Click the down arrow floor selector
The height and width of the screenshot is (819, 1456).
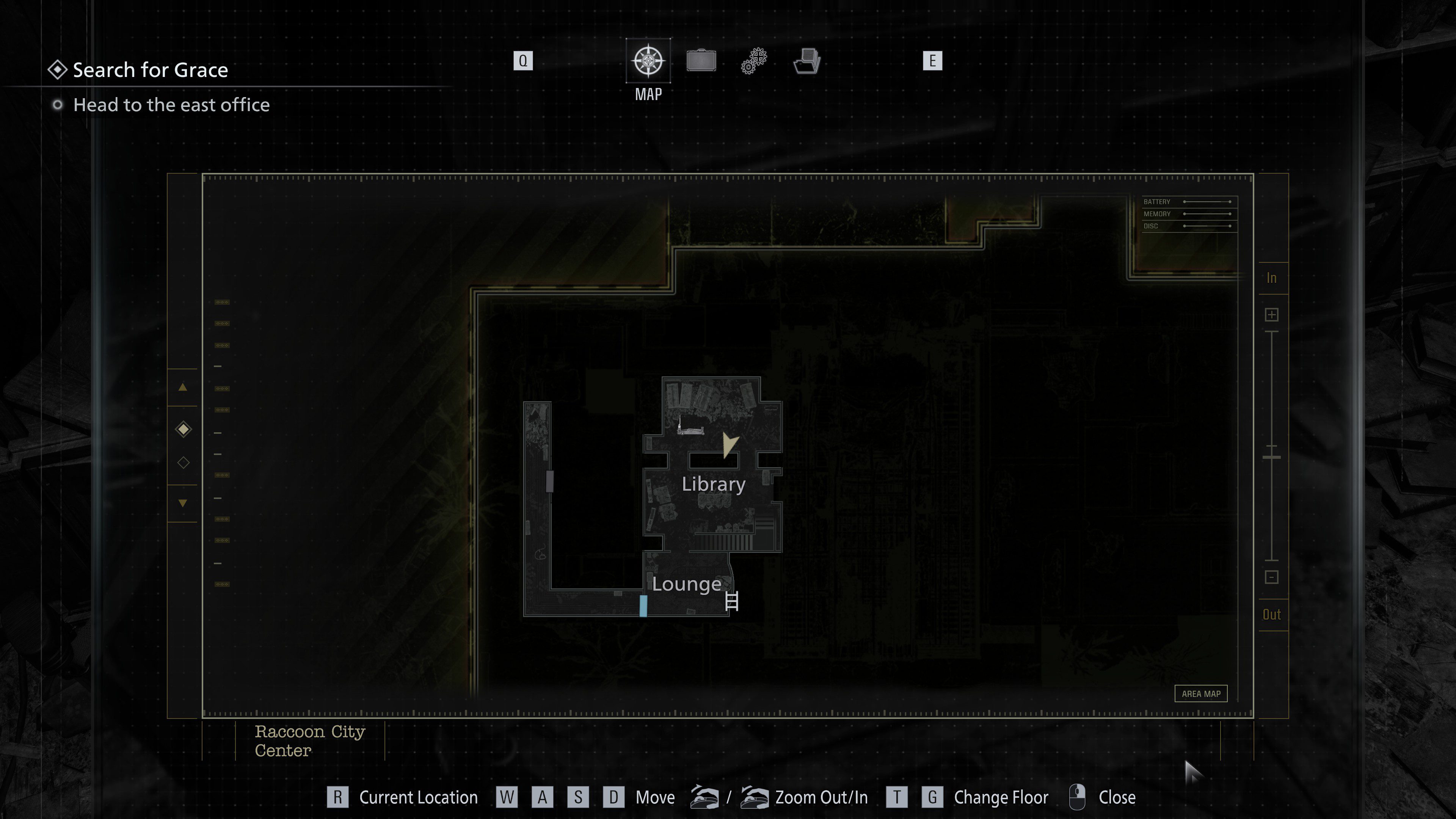(182, 502)
